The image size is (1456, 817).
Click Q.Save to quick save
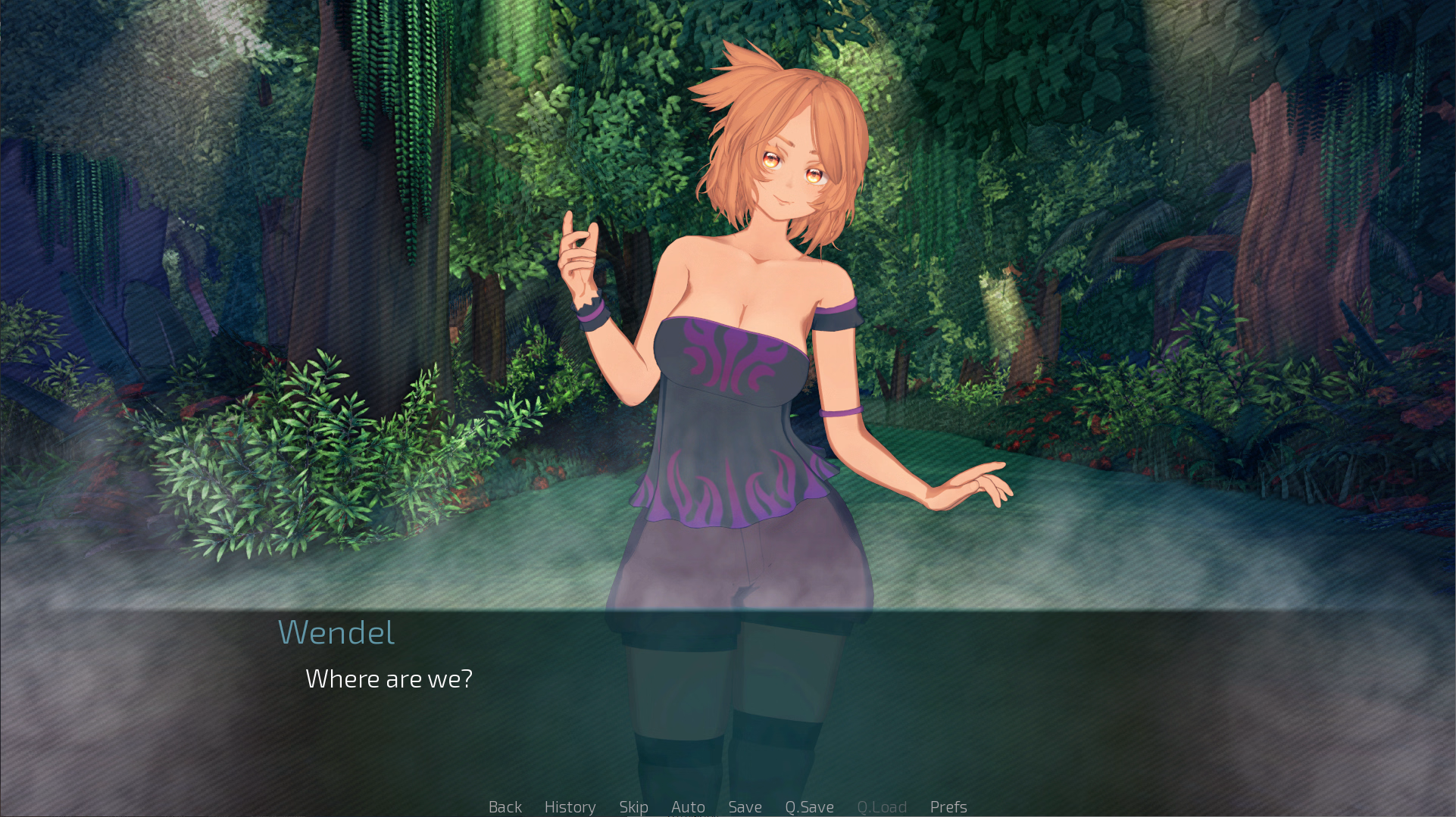809,806
